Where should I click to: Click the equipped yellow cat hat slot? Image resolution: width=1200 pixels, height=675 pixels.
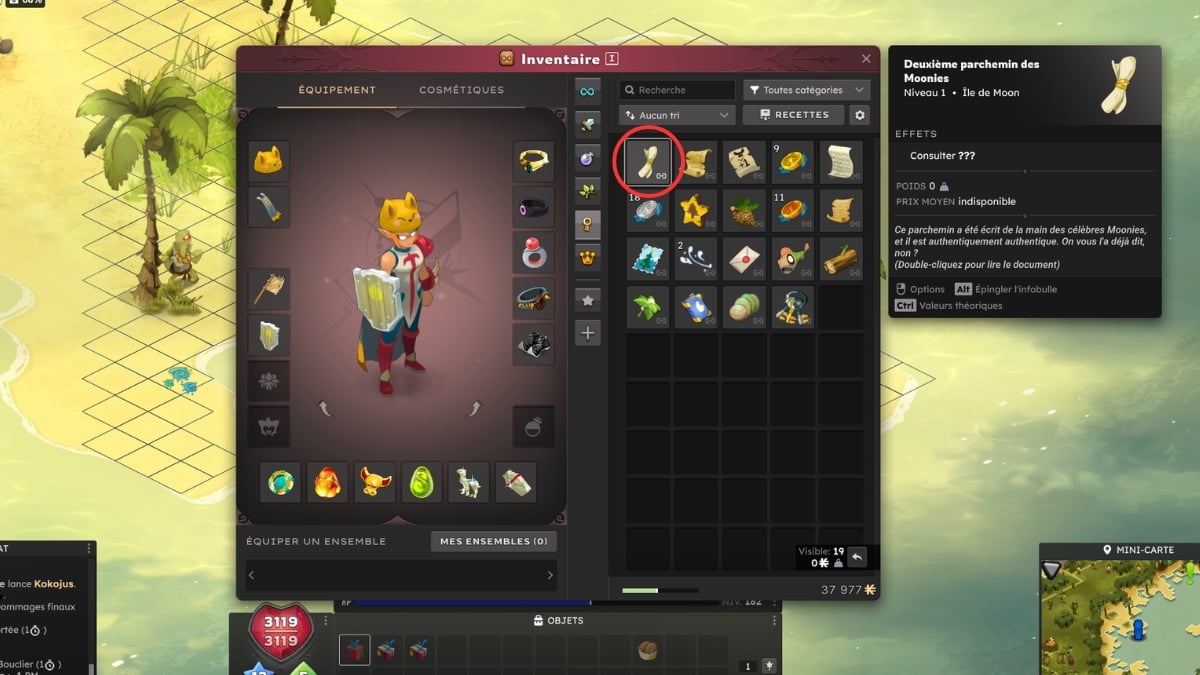269,160
